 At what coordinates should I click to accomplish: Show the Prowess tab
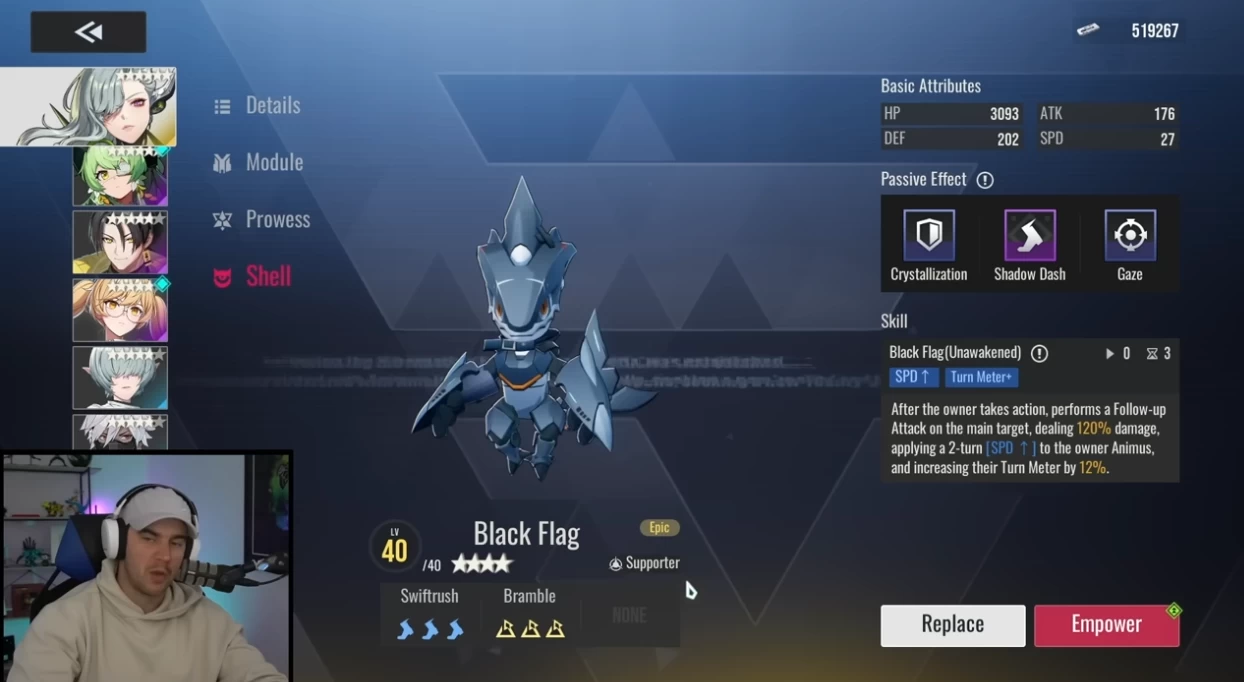263,219
